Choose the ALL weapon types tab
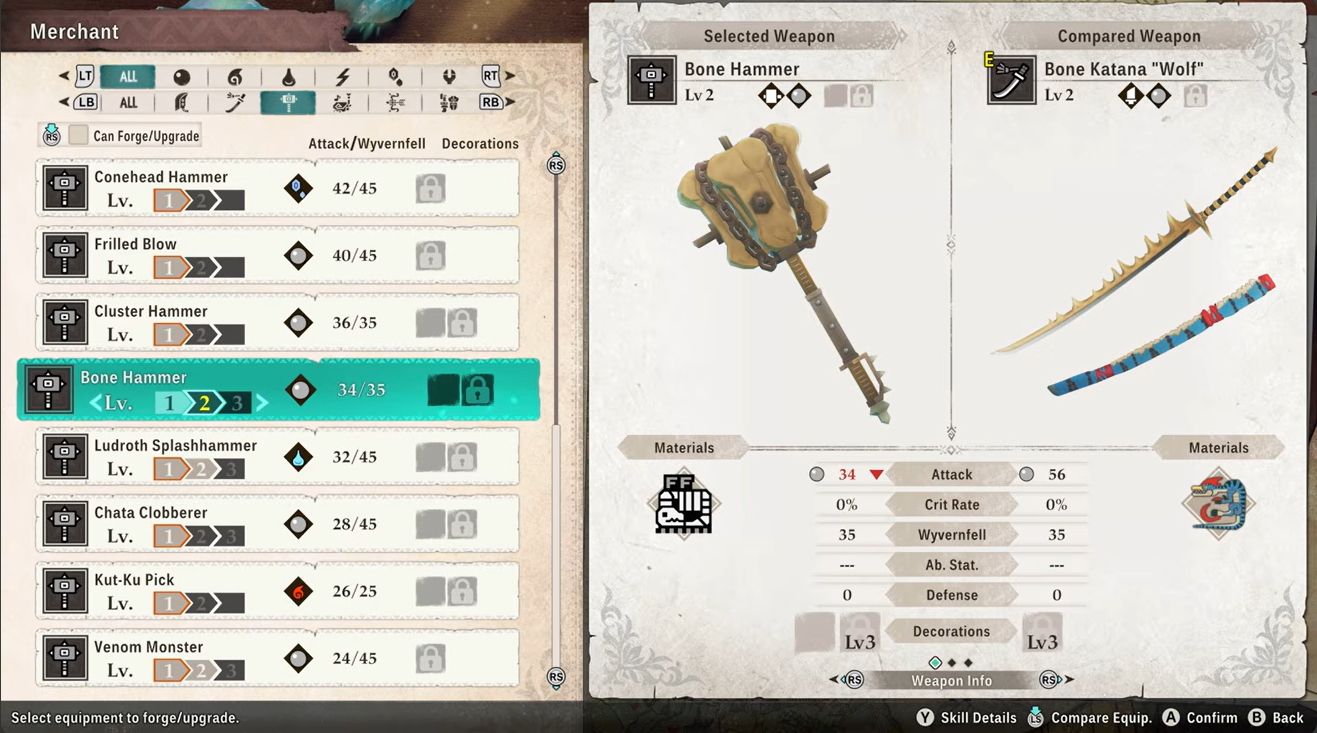The image size is (1317, 733). (128, 102)
